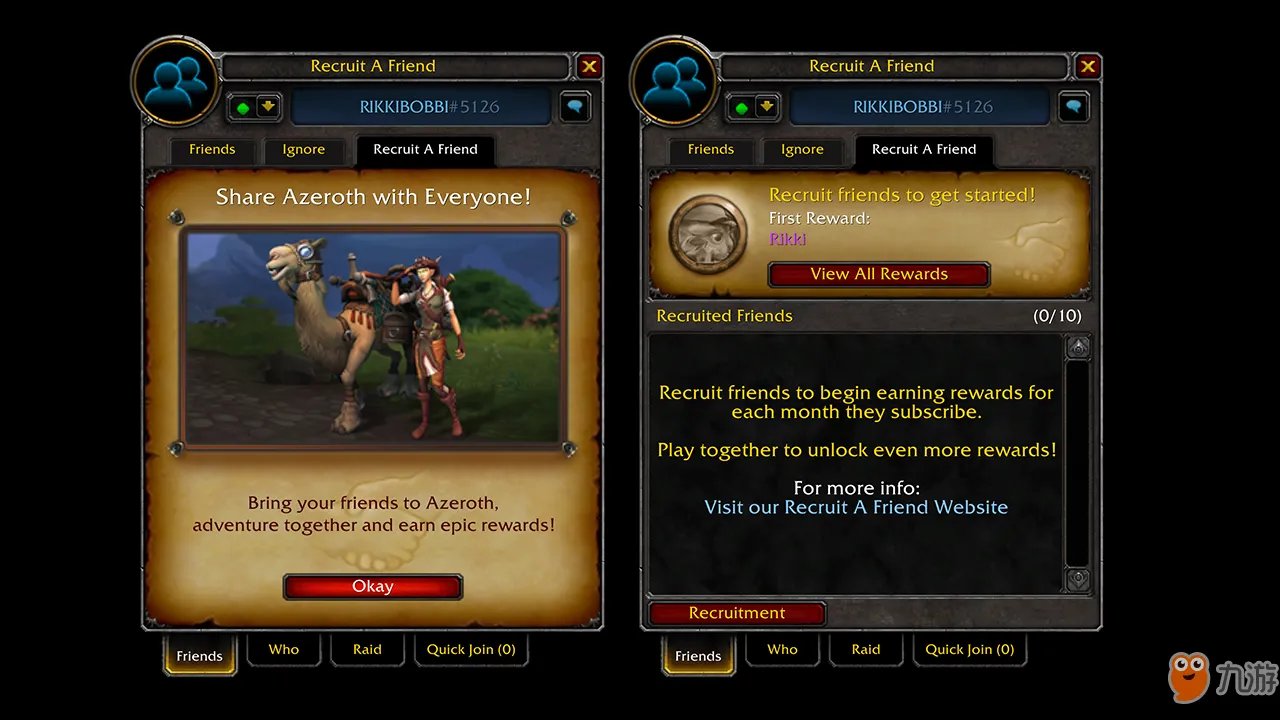1280x720 pixels.
Task: Close the window containing the Recruited Friends list
Action: pyautogui.click(x=1088, y=67)
